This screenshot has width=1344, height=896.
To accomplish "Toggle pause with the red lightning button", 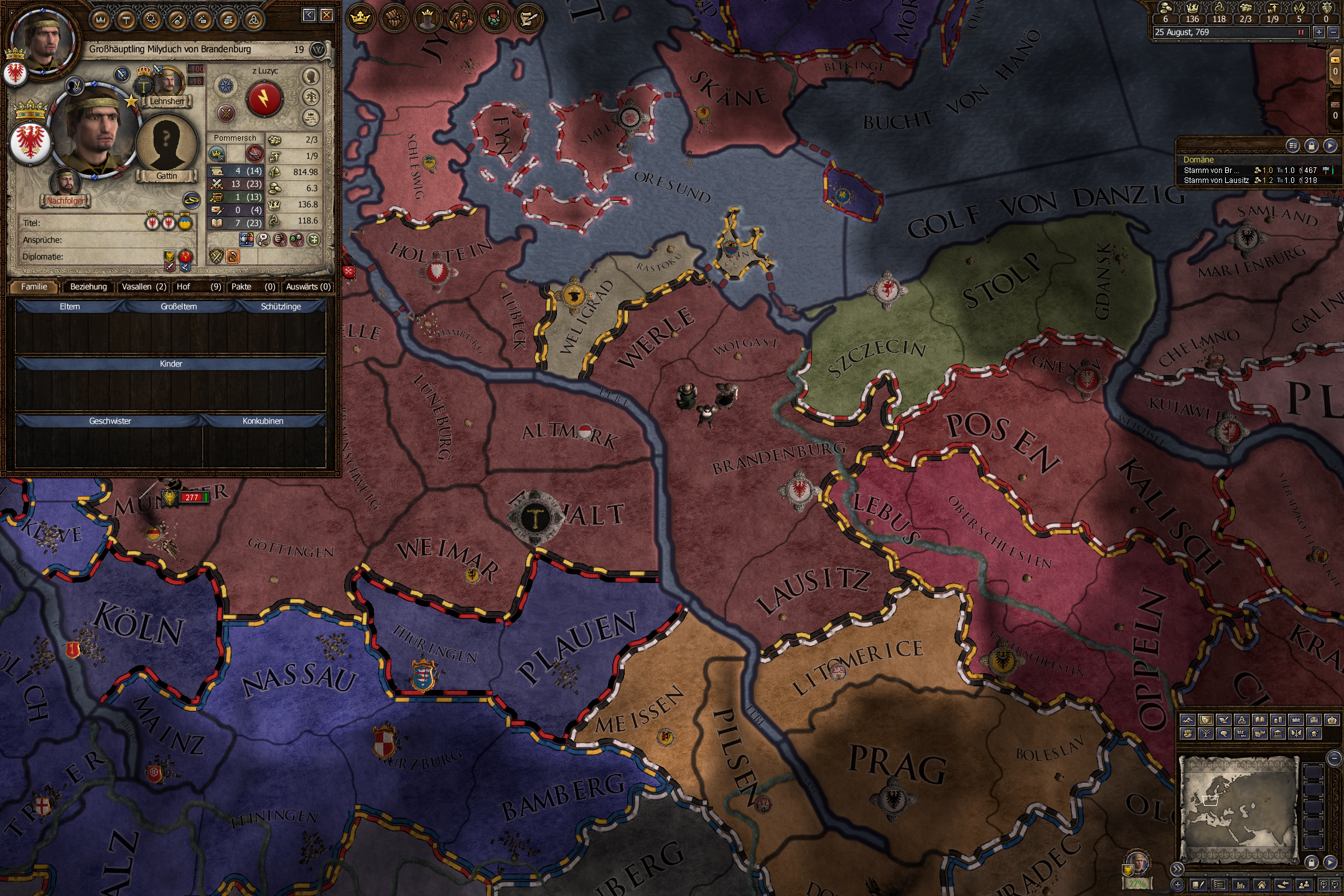I will click(x=264, y=100).
